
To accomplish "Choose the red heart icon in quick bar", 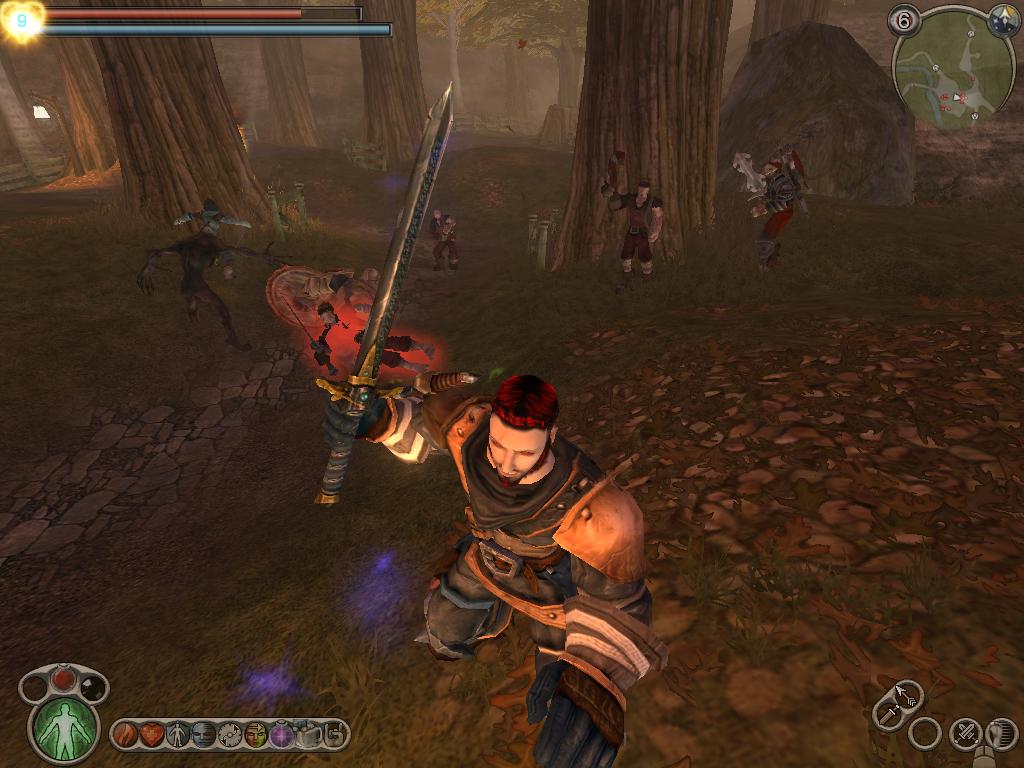I will coord(152,735).
